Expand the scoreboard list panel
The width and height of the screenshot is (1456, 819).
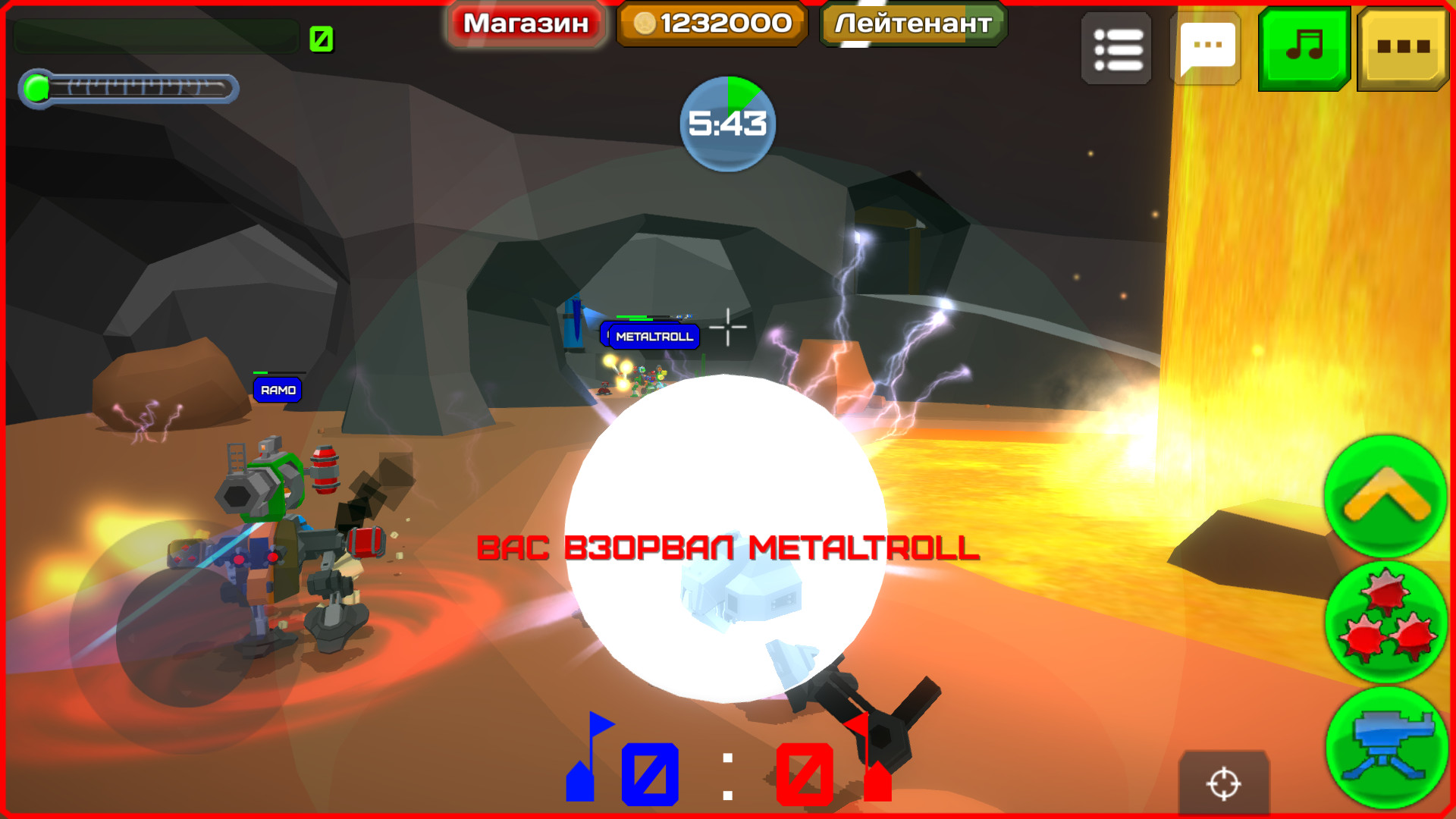(1116, 48)
